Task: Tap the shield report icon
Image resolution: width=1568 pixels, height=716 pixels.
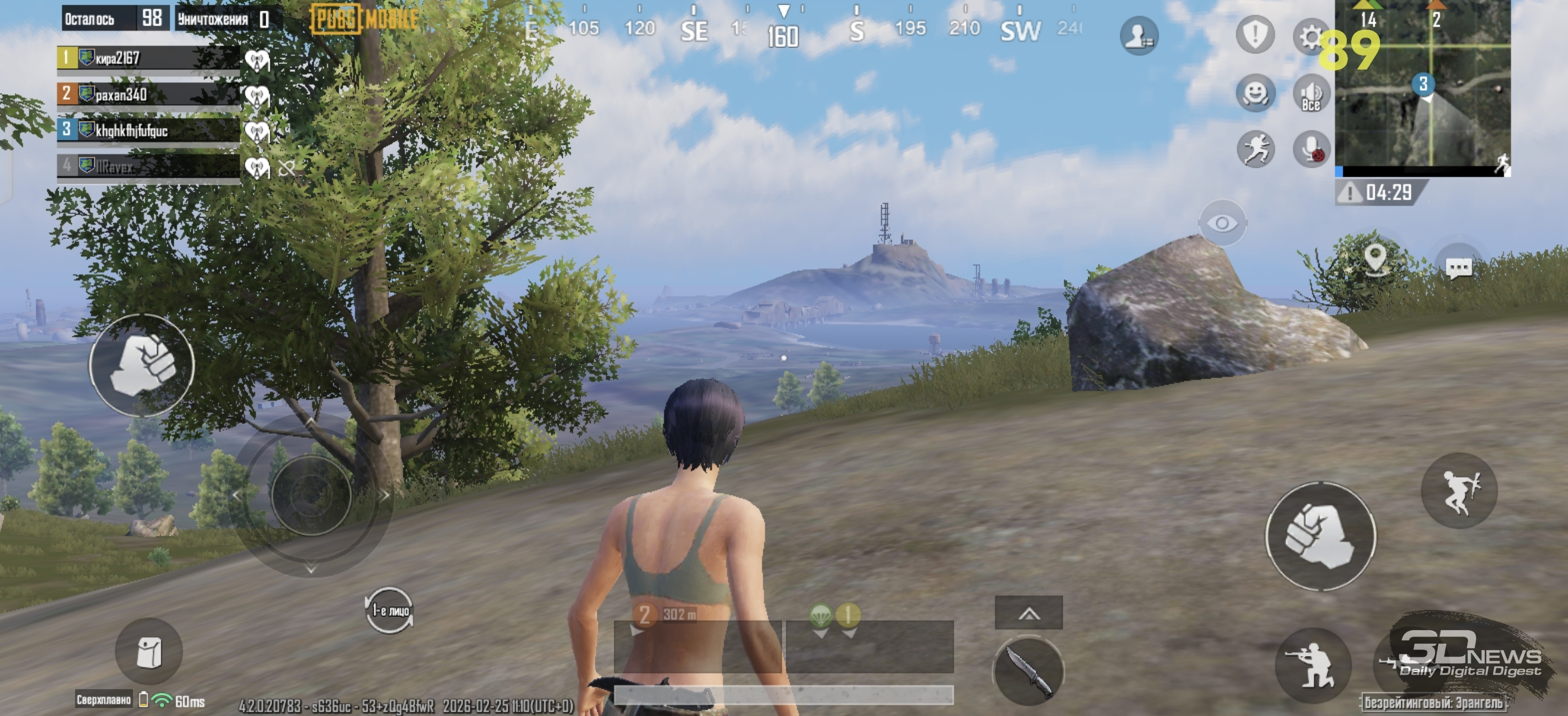Action: (x=1254, y=35)
